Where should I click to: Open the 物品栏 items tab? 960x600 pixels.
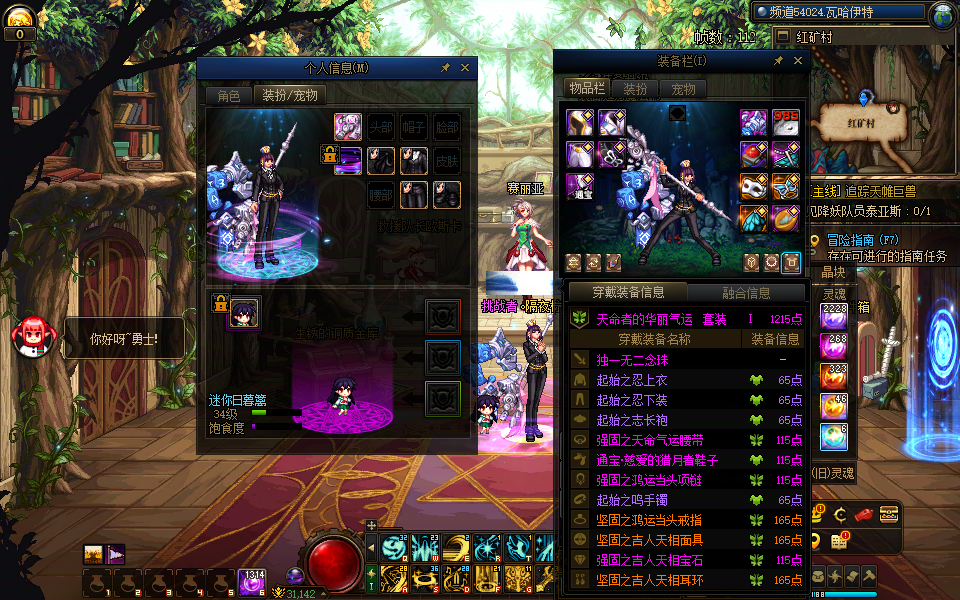tap(587, 89)
